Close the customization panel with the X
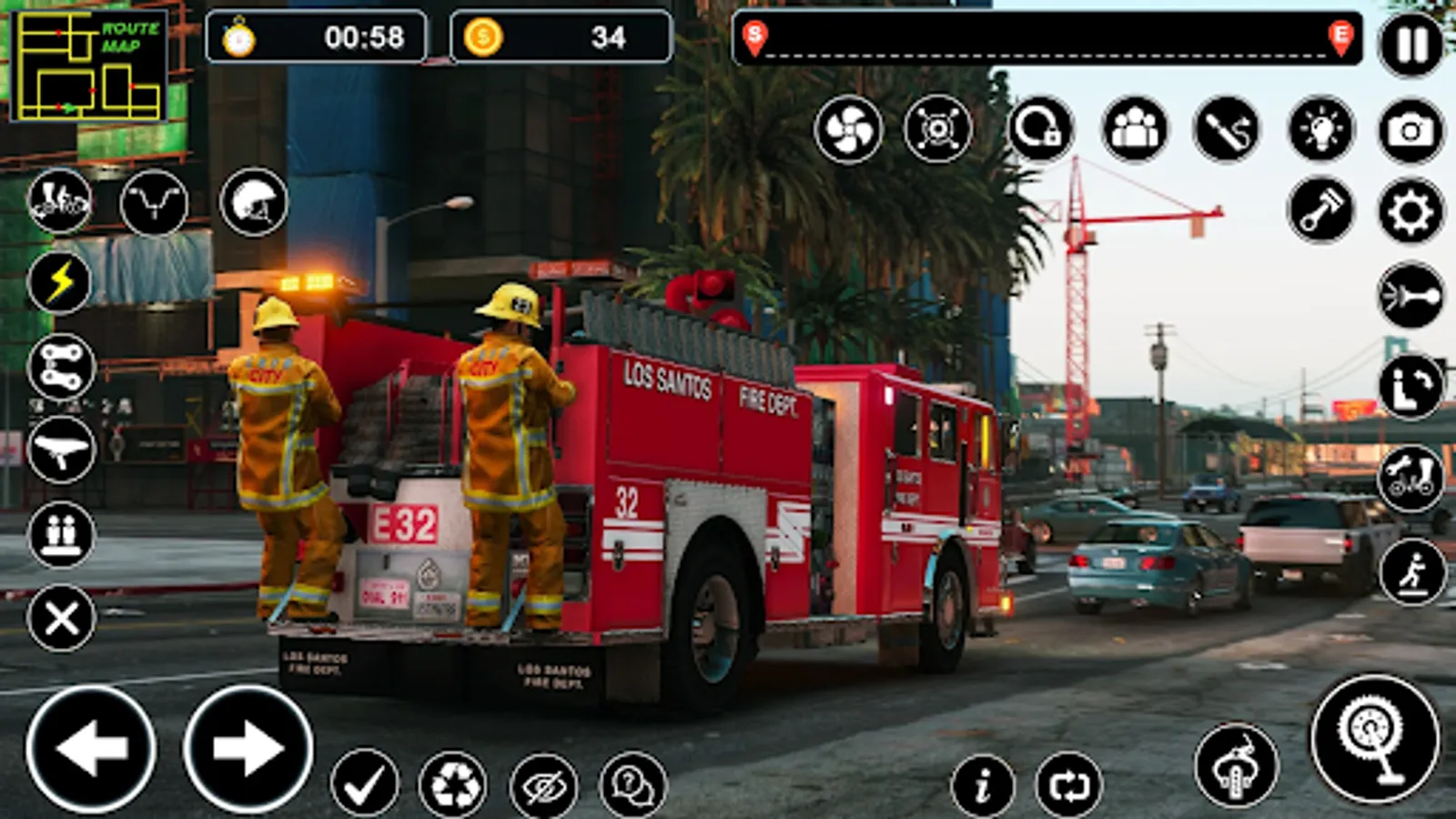The height and width of the screenshot is (819, 1456). point(59,619)
